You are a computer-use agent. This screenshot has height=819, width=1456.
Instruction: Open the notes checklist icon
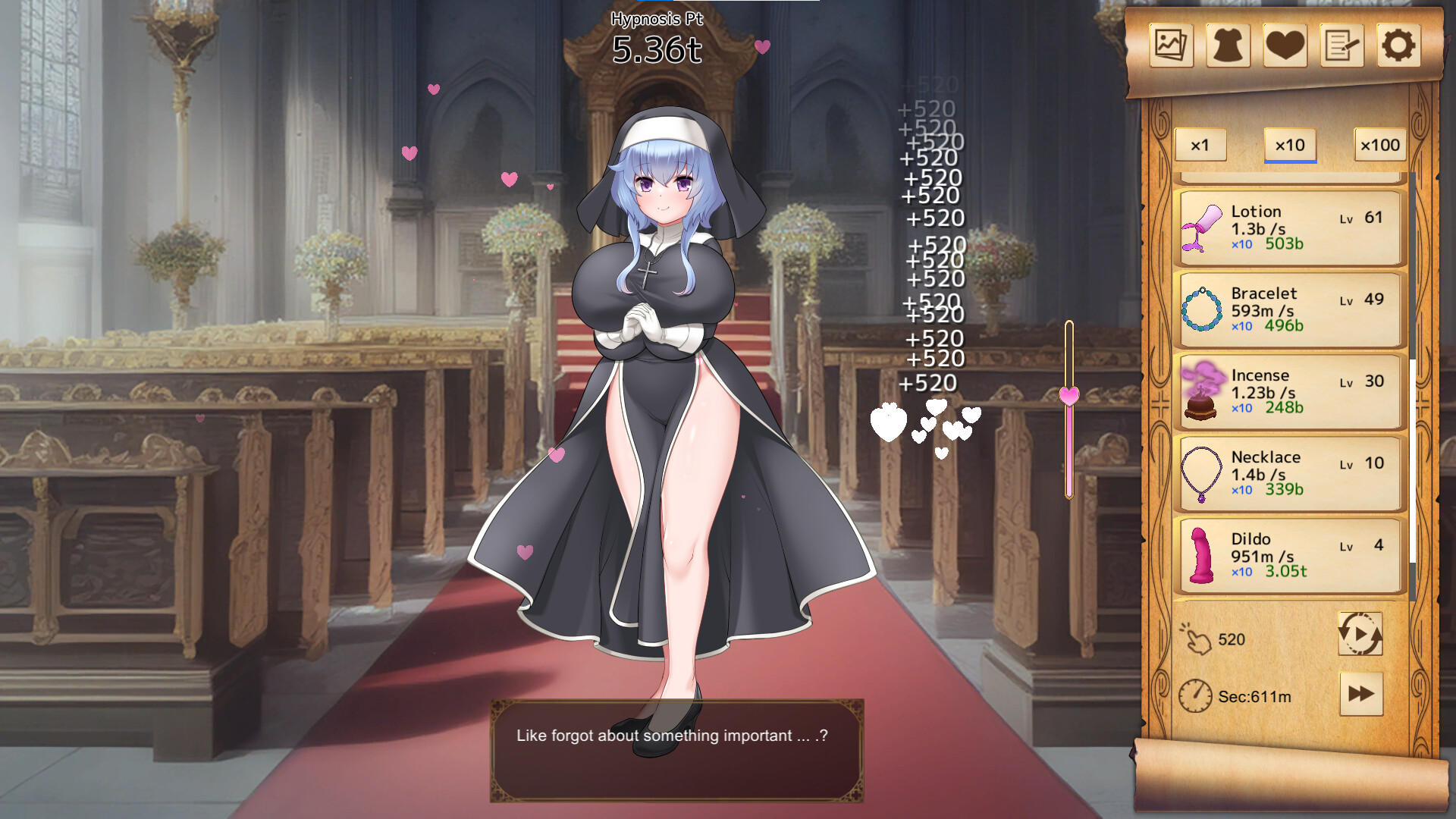click(x=1341, y=45)
